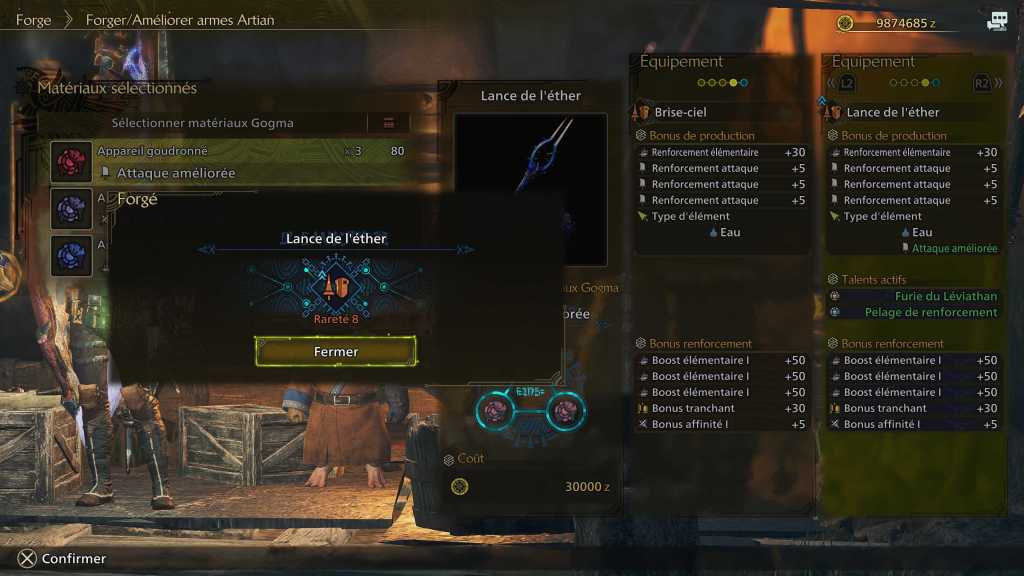Screen dimensions: 1024x576
Task: Close the forged weapon dialog with Fermer
Action: point(336,351)
